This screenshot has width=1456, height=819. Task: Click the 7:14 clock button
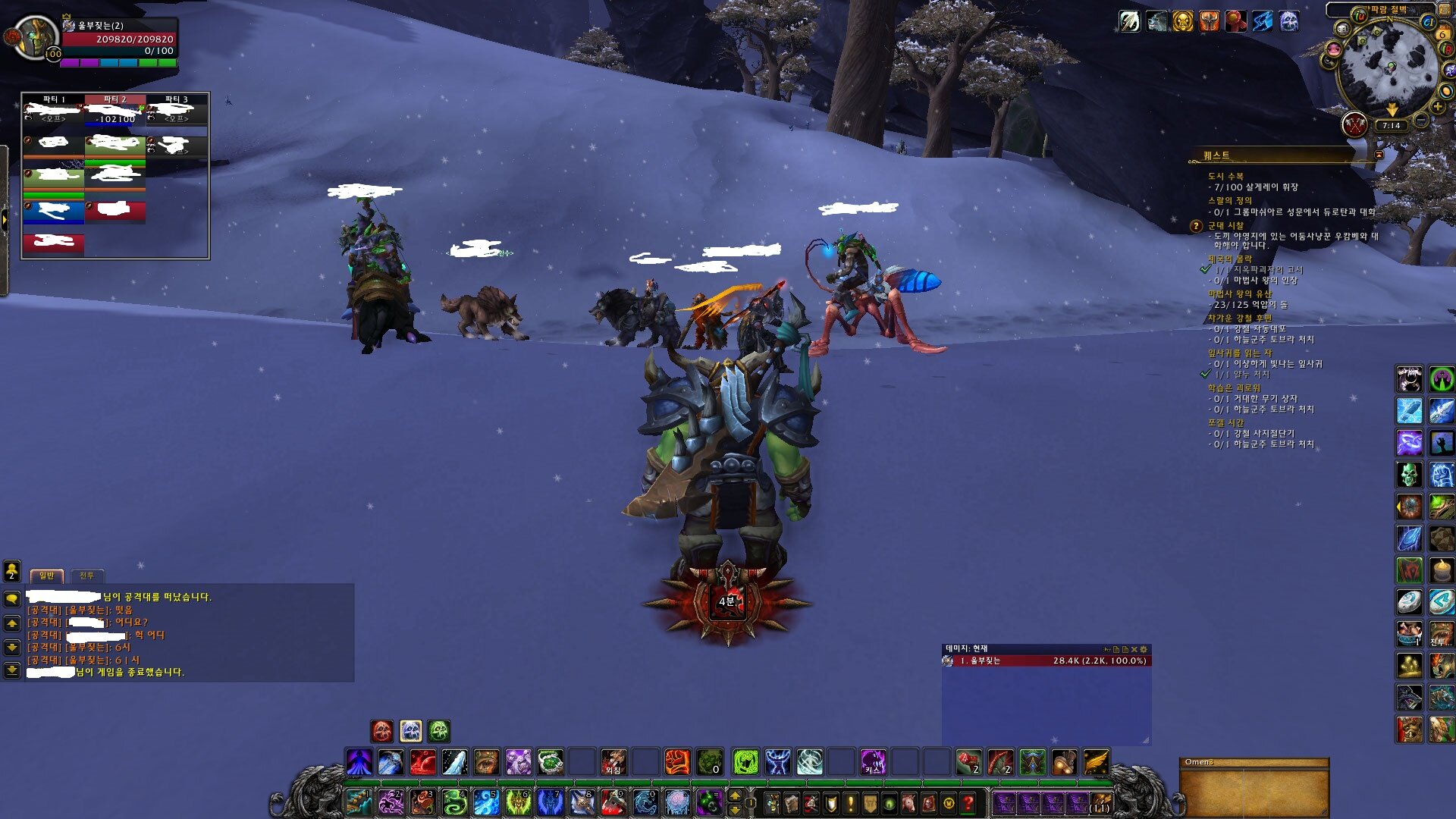[1391, 126]
